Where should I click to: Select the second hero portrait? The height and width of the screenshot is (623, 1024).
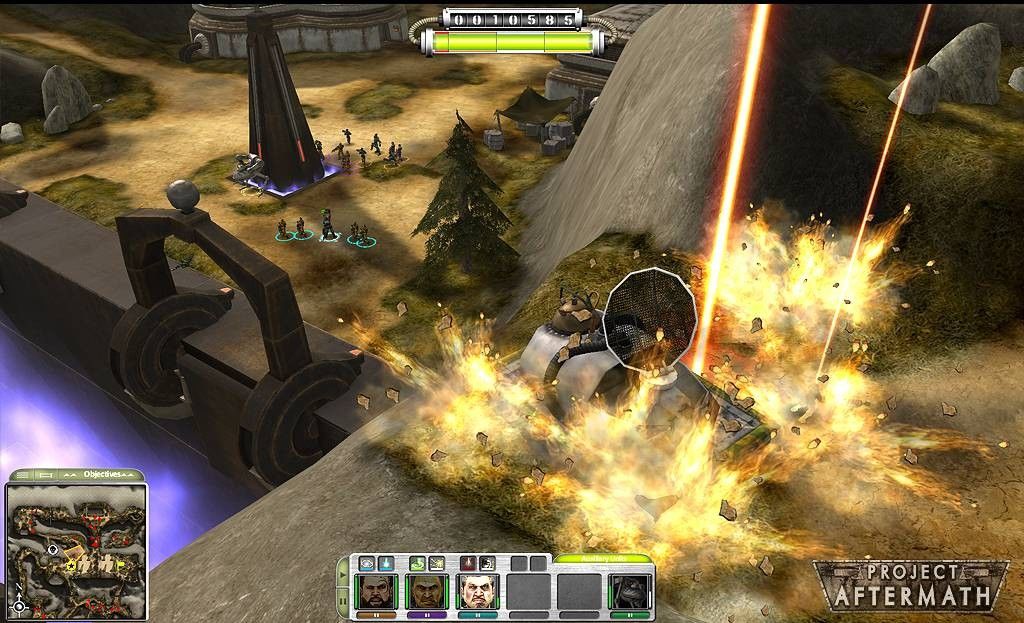tap(427, 591)
